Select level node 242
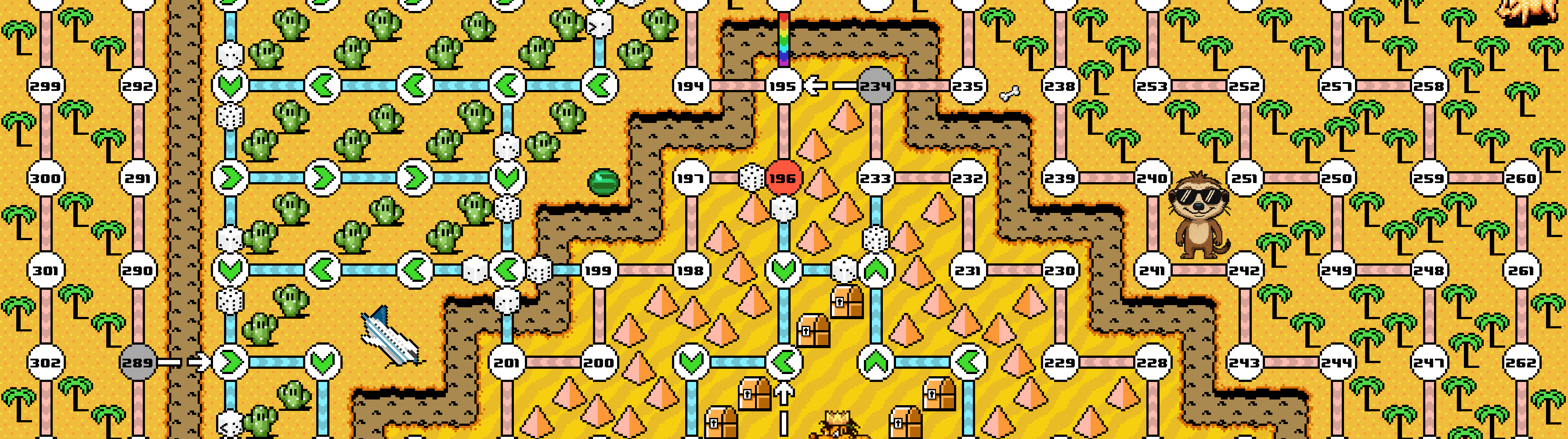 (x=1244, y=270)
